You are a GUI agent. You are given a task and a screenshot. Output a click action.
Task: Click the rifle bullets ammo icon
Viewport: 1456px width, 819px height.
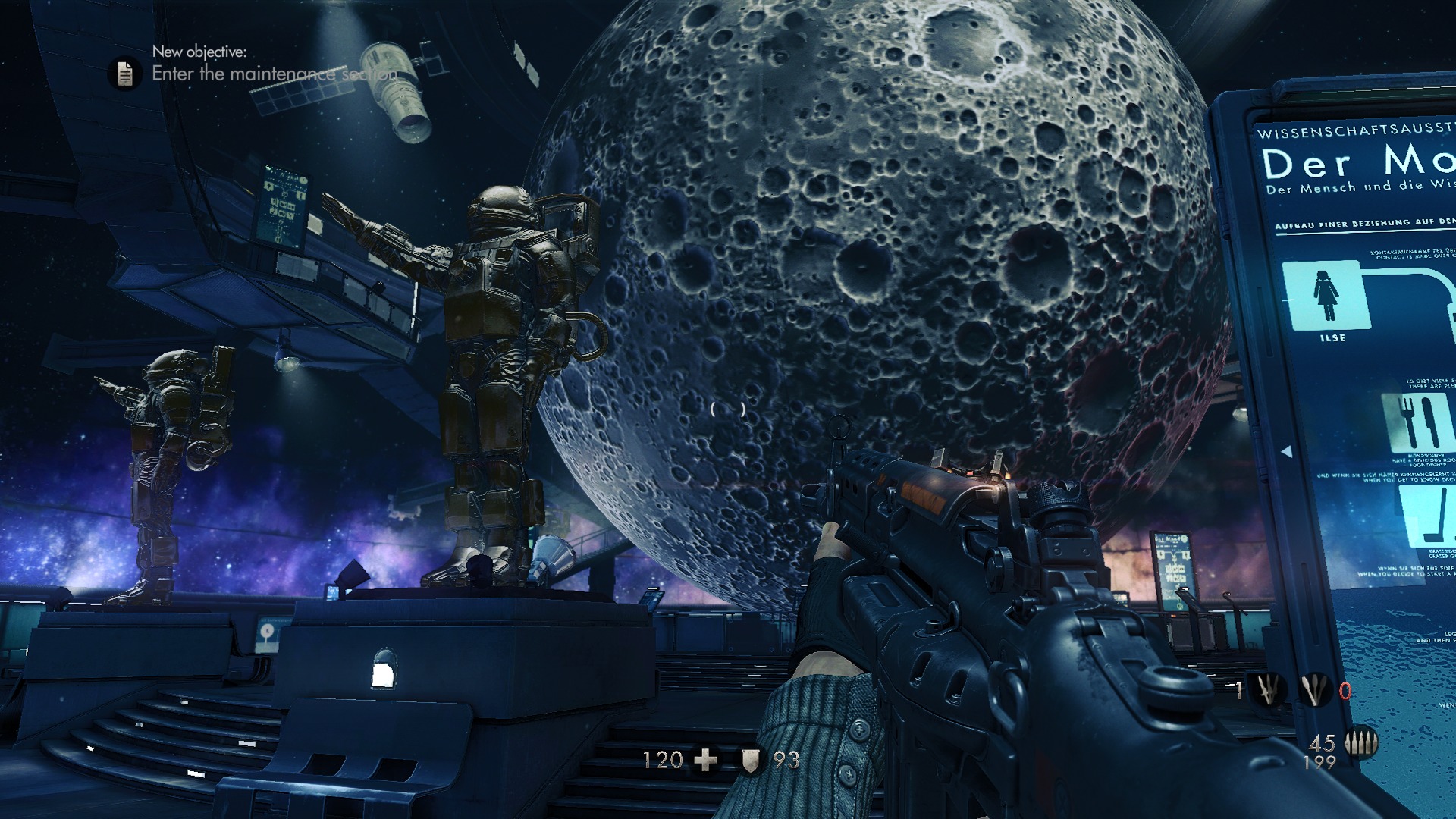(x=1360, y=744)
